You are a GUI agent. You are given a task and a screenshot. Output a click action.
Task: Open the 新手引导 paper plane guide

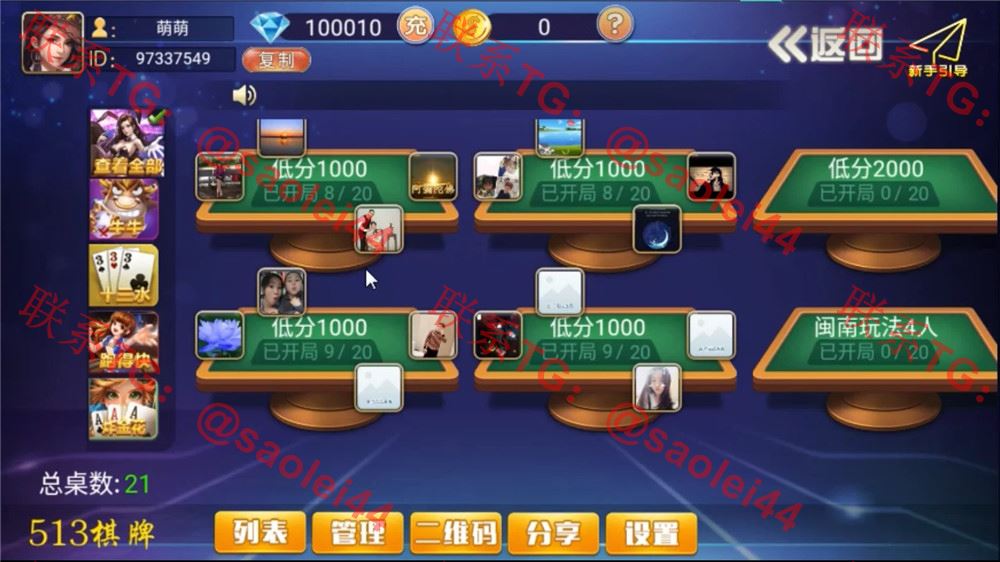coord(936,48)
